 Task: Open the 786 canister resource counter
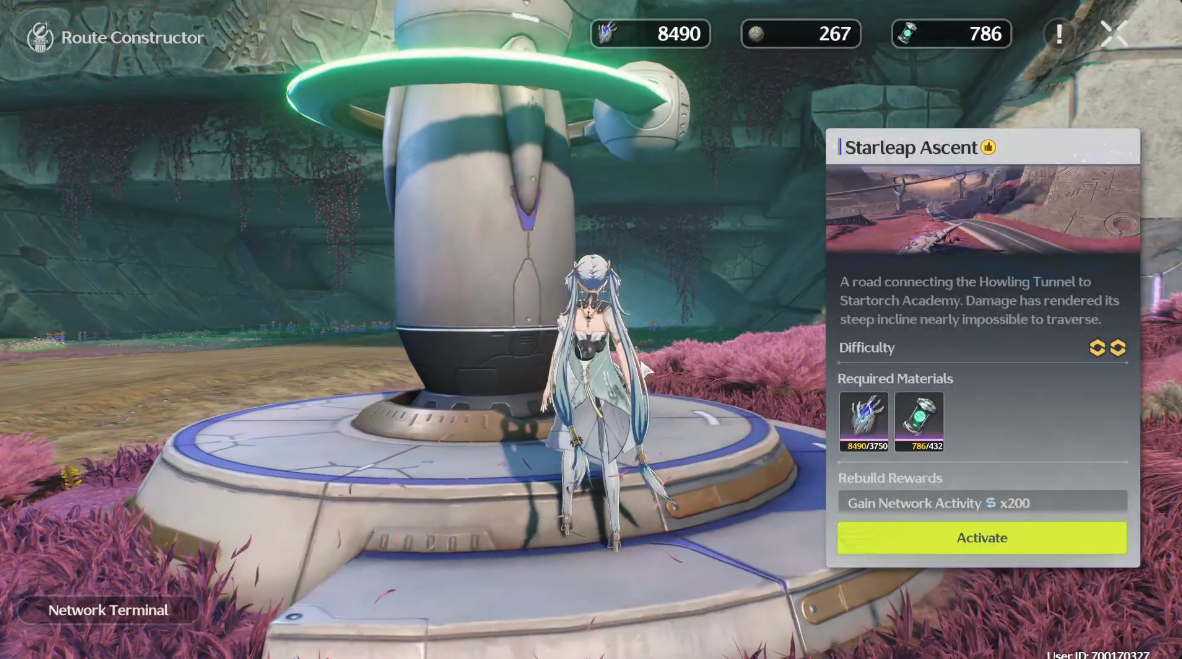pos(951,34)
